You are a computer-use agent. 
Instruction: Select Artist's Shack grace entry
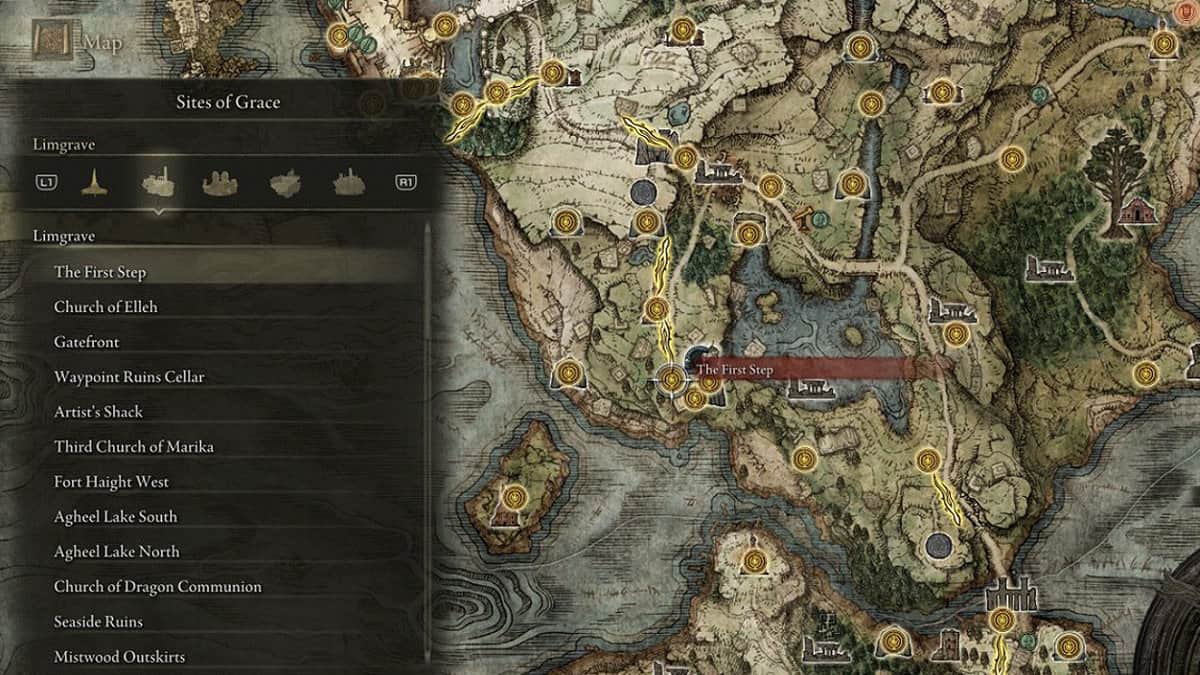pos(98,412)
